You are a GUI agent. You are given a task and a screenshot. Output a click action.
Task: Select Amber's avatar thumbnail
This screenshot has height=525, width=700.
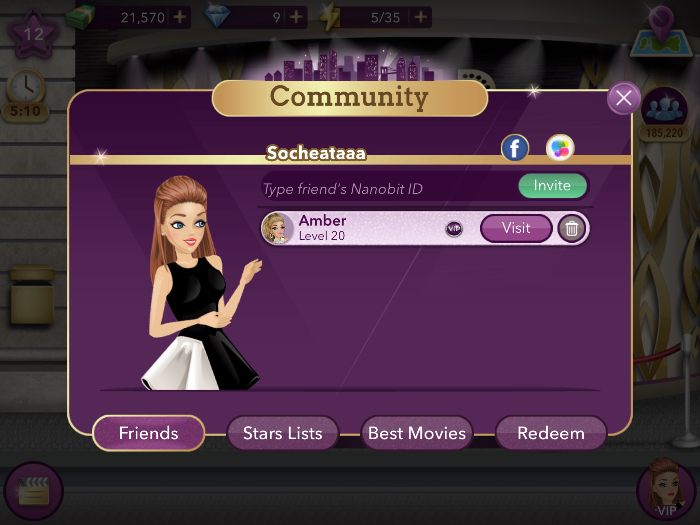pos(277,228)
